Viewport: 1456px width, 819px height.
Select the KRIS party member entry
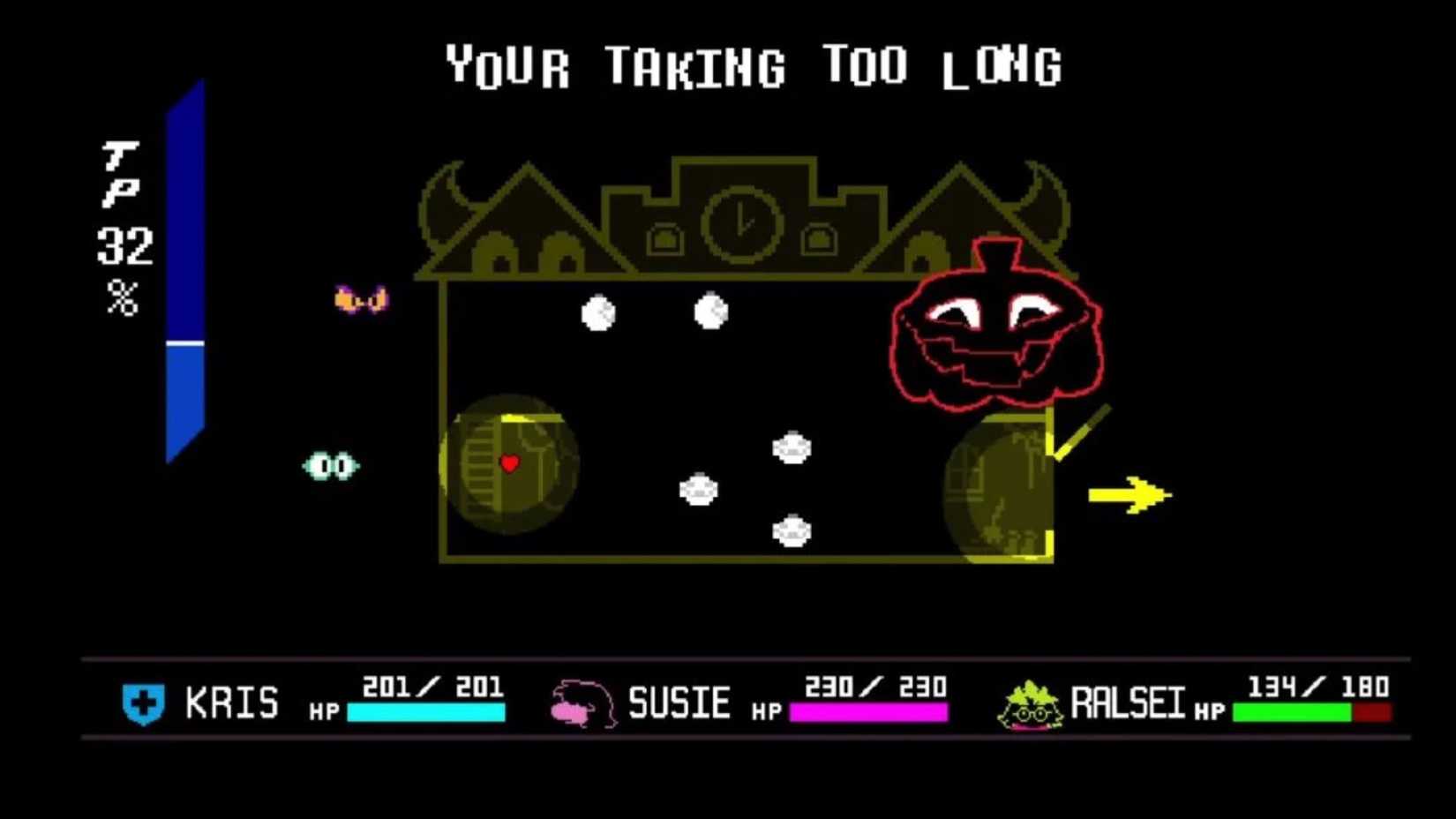click(229, 702)
